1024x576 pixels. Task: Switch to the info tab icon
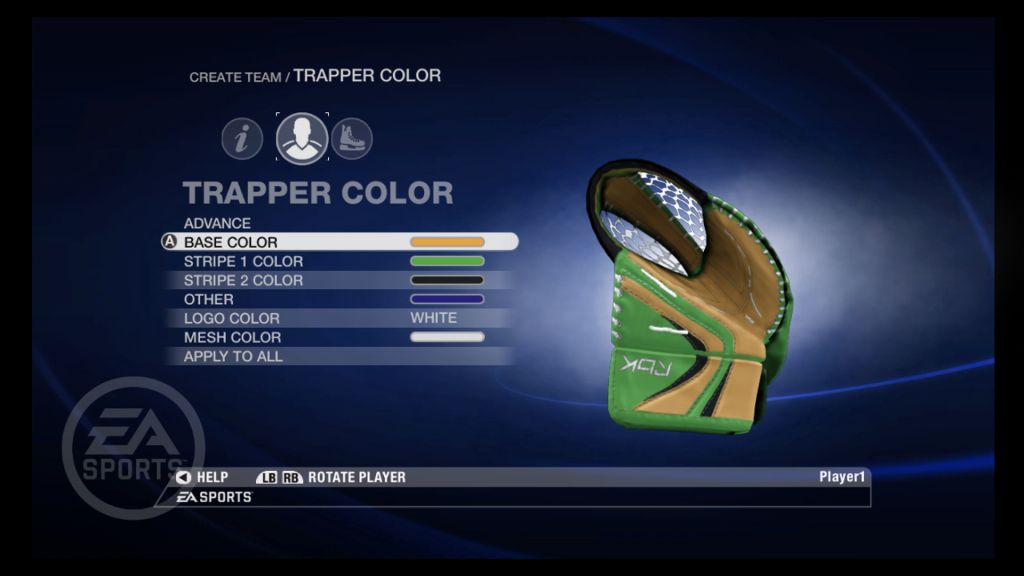coord(242,139)
